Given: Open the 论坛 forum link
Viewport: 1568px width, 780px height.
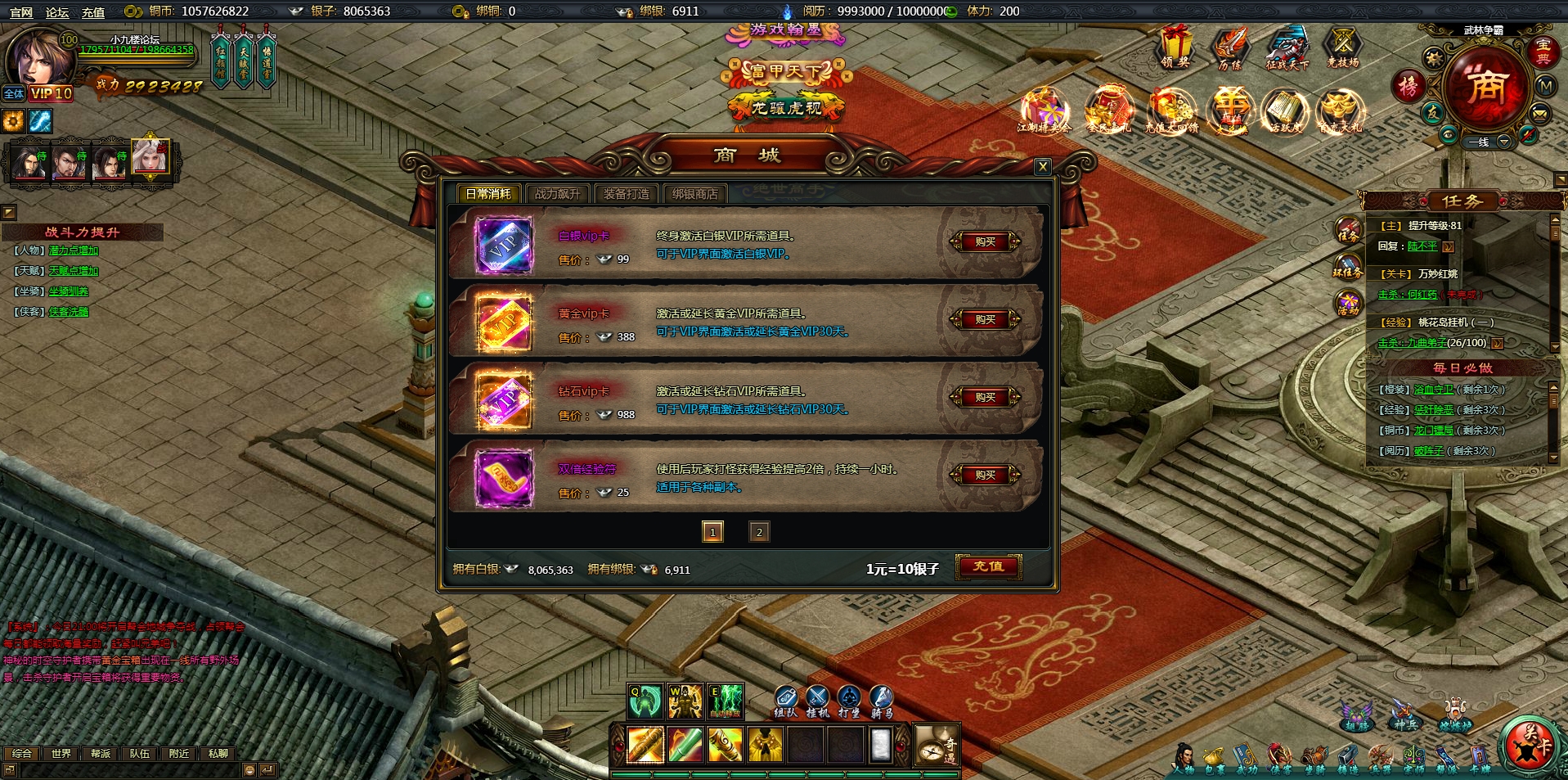Looking at the screenshot, I should tap(57, 12).
